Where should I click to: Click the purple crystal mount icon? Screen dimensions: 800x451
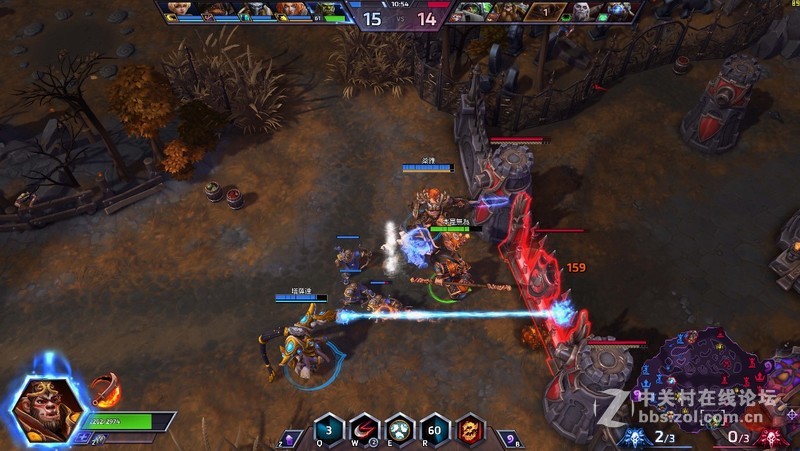click(289, 437)
